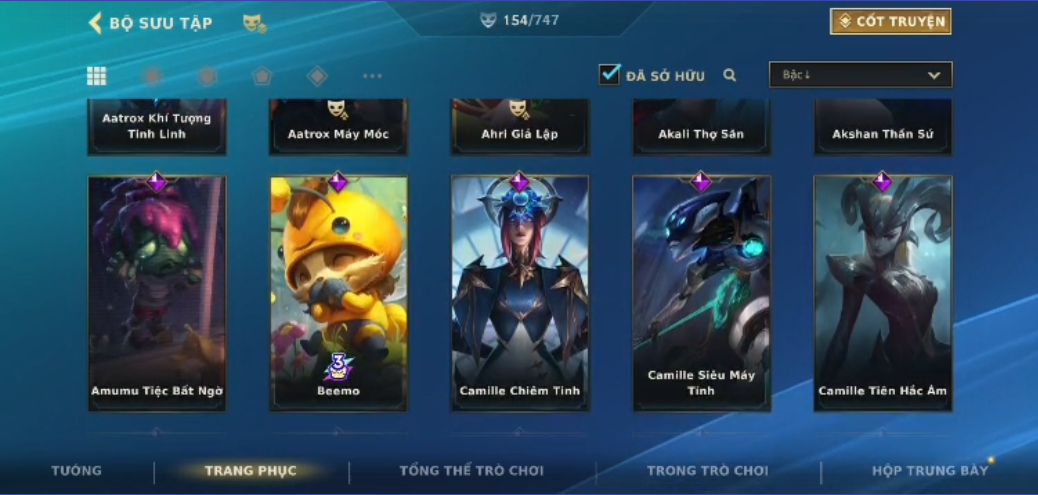Switch to the Tổng Thể Trò Chơi tab
Screen dimensions: 1038x495
pyautogui.click(x=471, y=471)
